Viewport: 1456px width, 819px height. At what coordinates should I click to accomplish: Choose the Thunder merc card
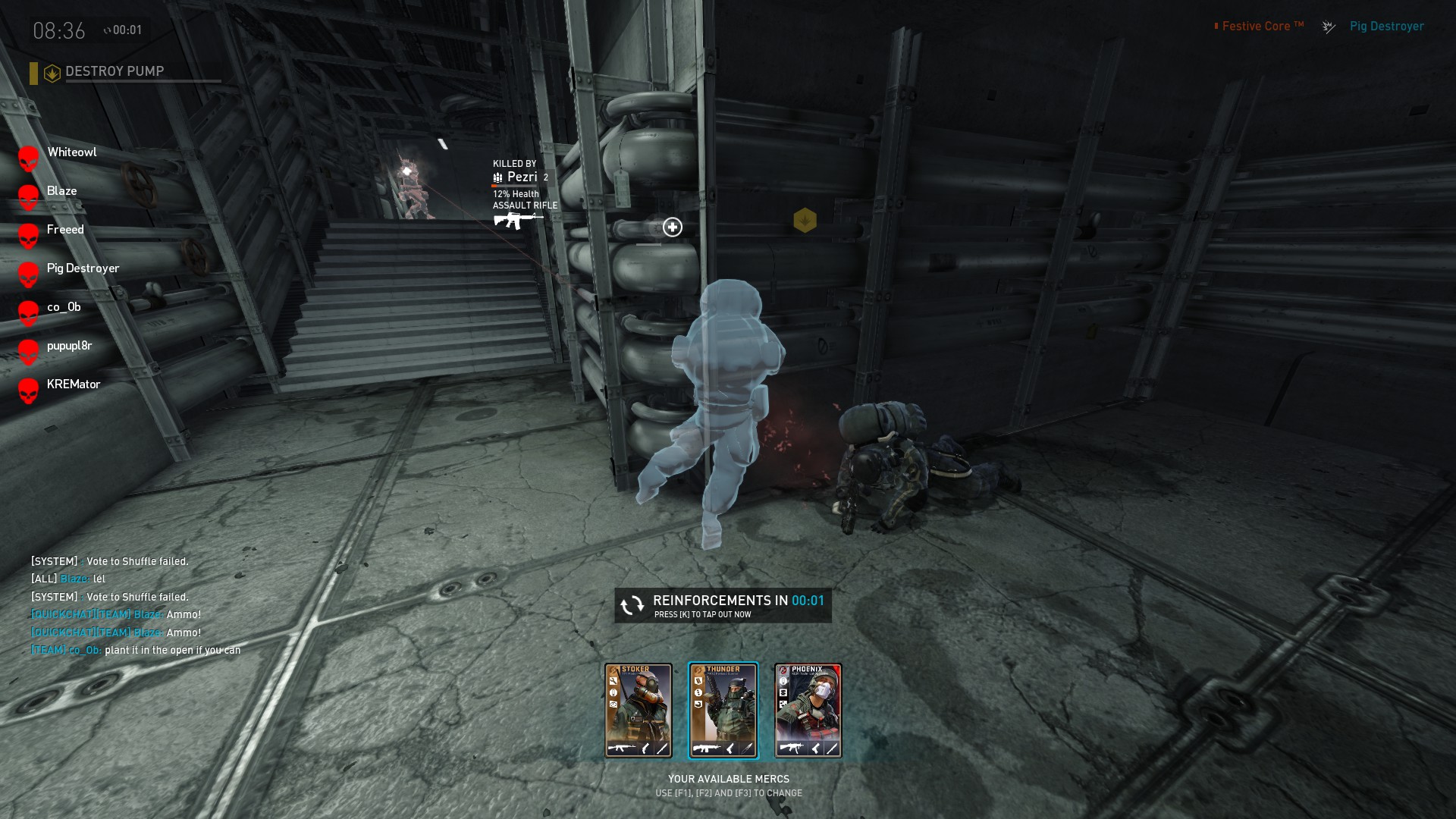coord(723,711)
